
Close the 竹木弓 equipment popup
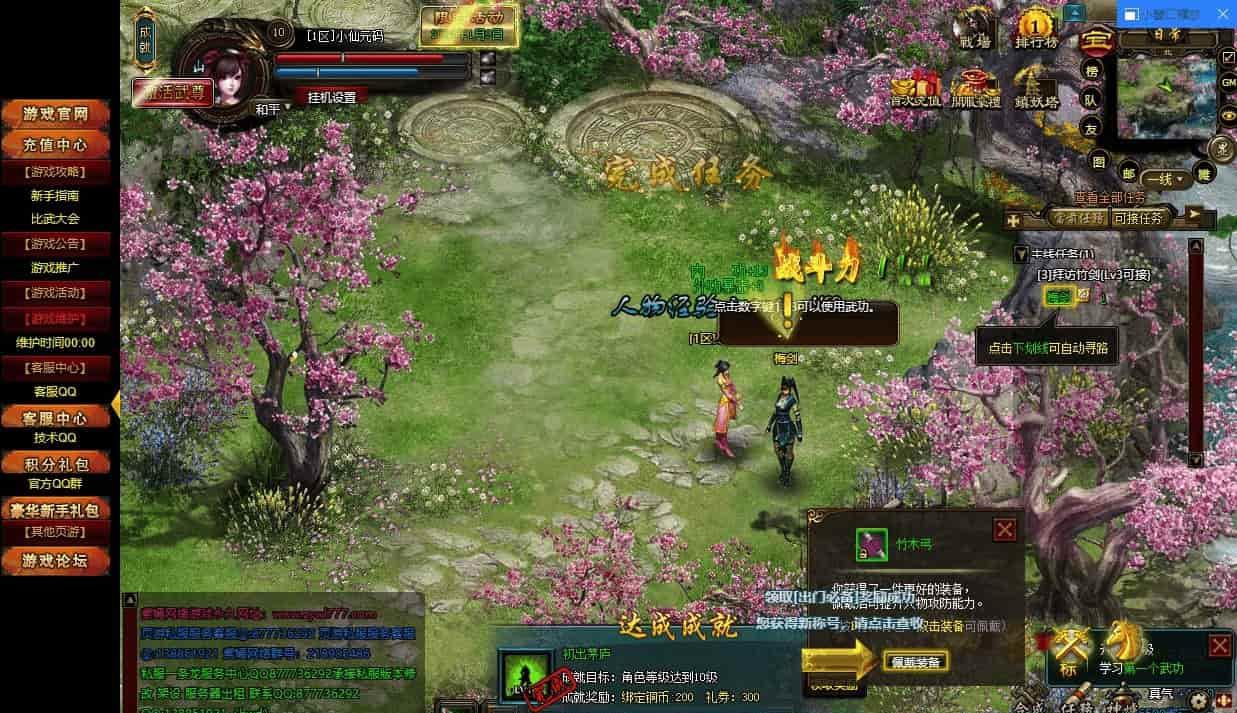pos(1004,530)
